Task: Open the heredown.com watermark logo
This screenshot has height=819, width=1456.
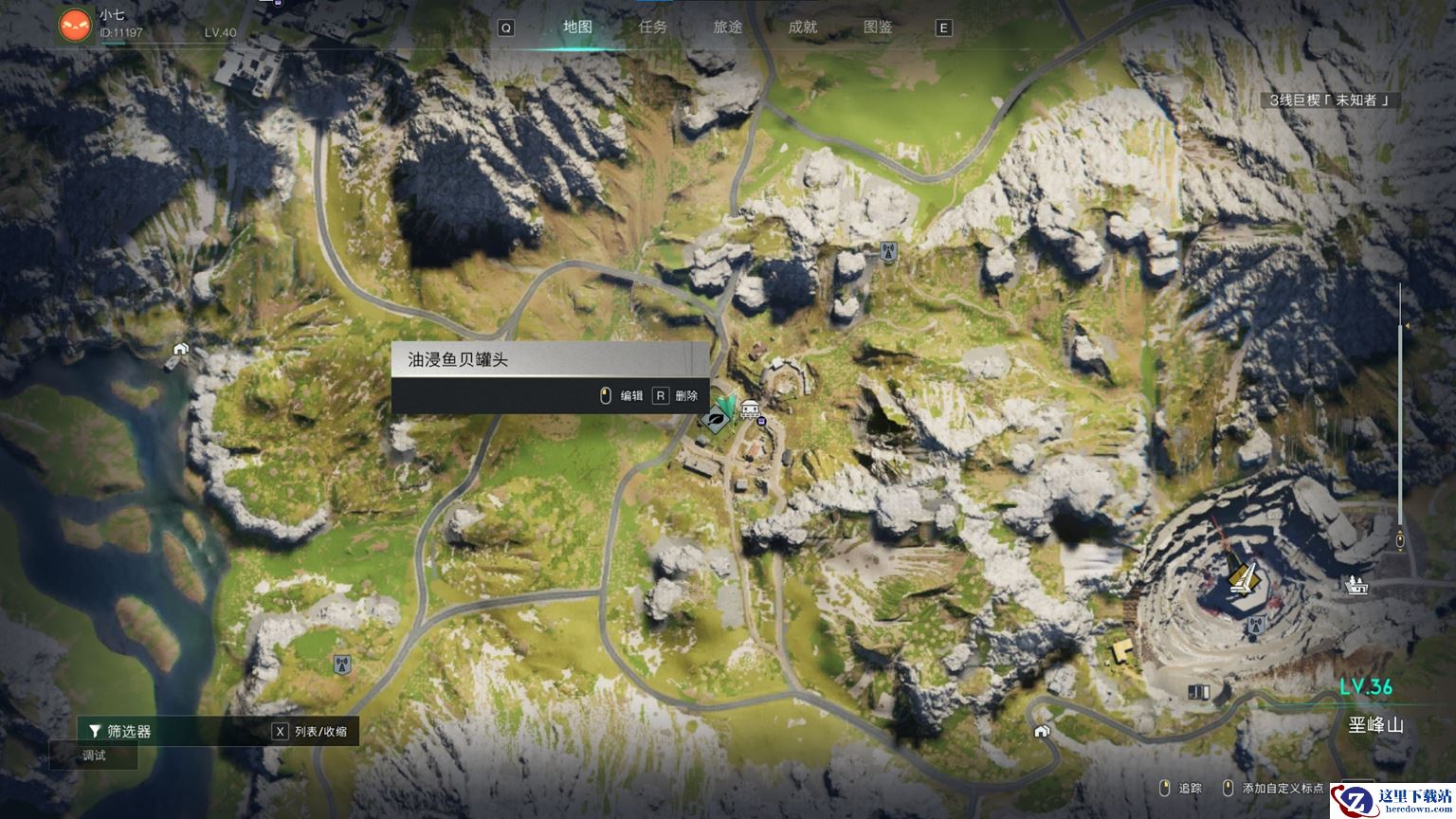Action: pos(1392,801)
